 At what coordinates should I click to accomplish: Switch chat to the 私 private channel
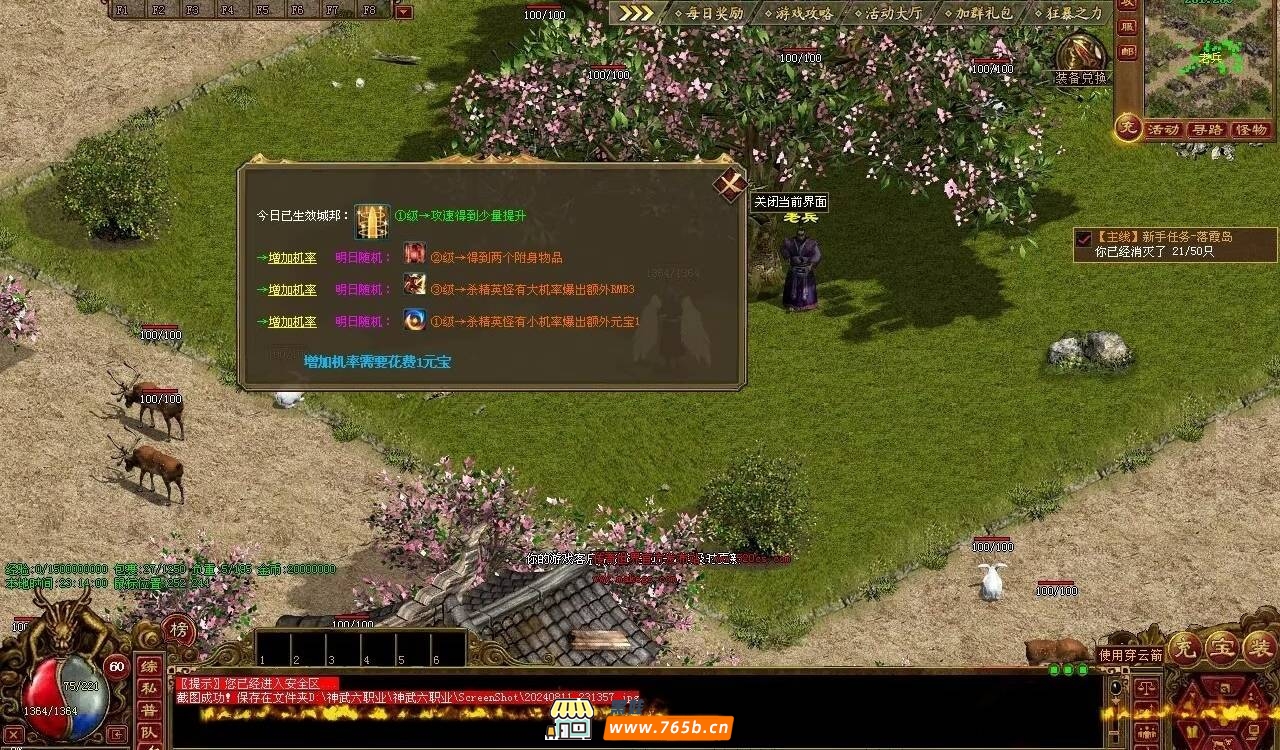pos(148,688)
